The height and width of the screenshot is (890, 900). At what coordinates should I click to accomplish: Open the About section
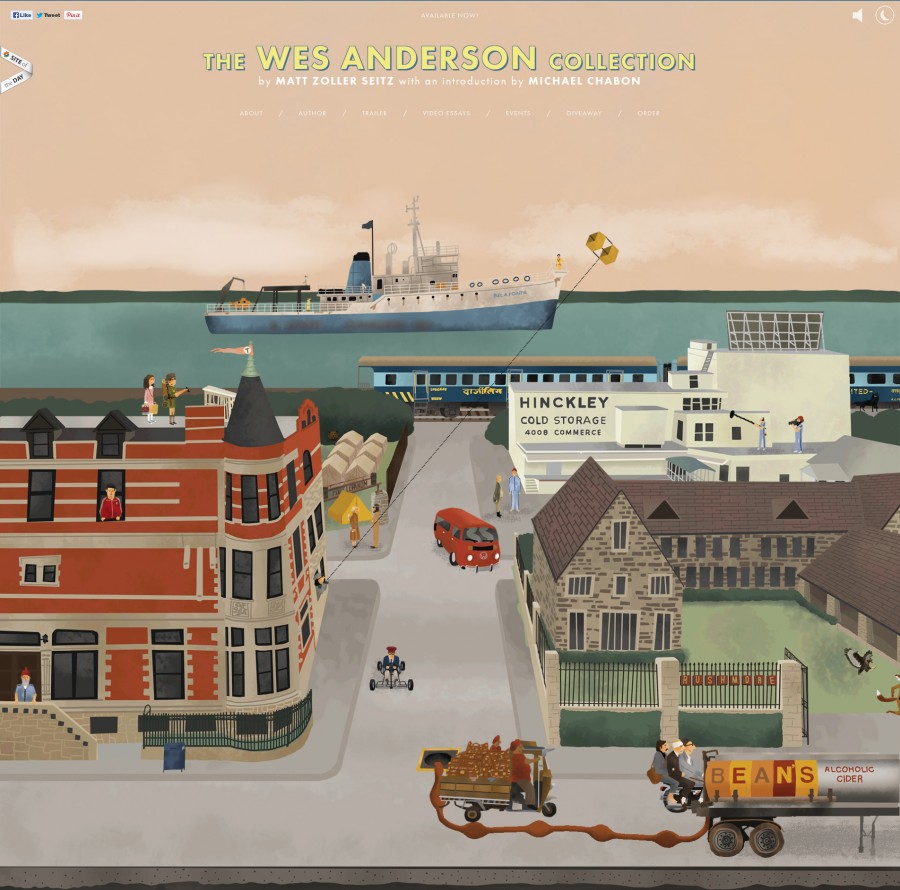[251, 113]
